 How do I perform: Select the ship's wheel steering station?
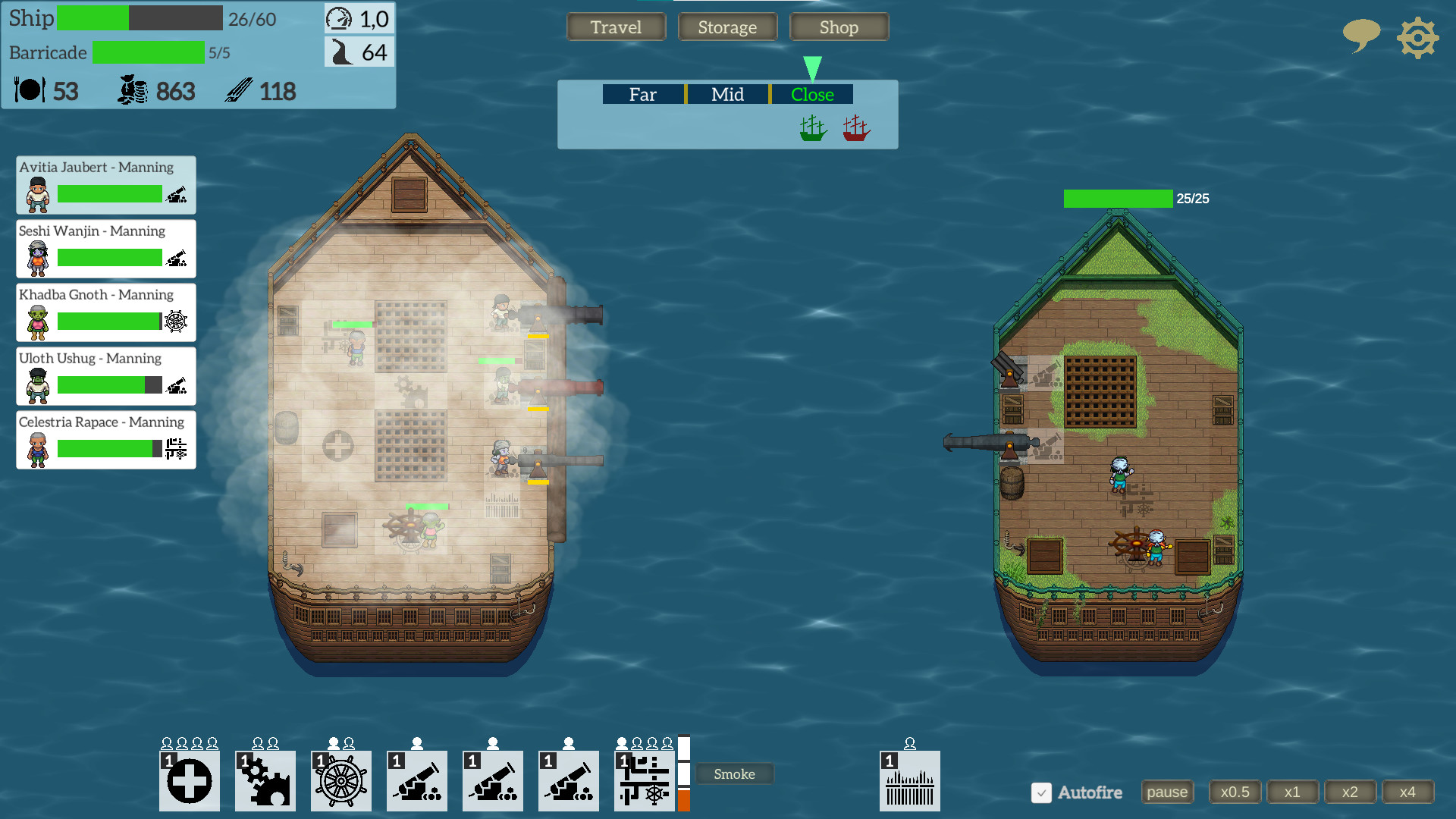click(340, 780)
